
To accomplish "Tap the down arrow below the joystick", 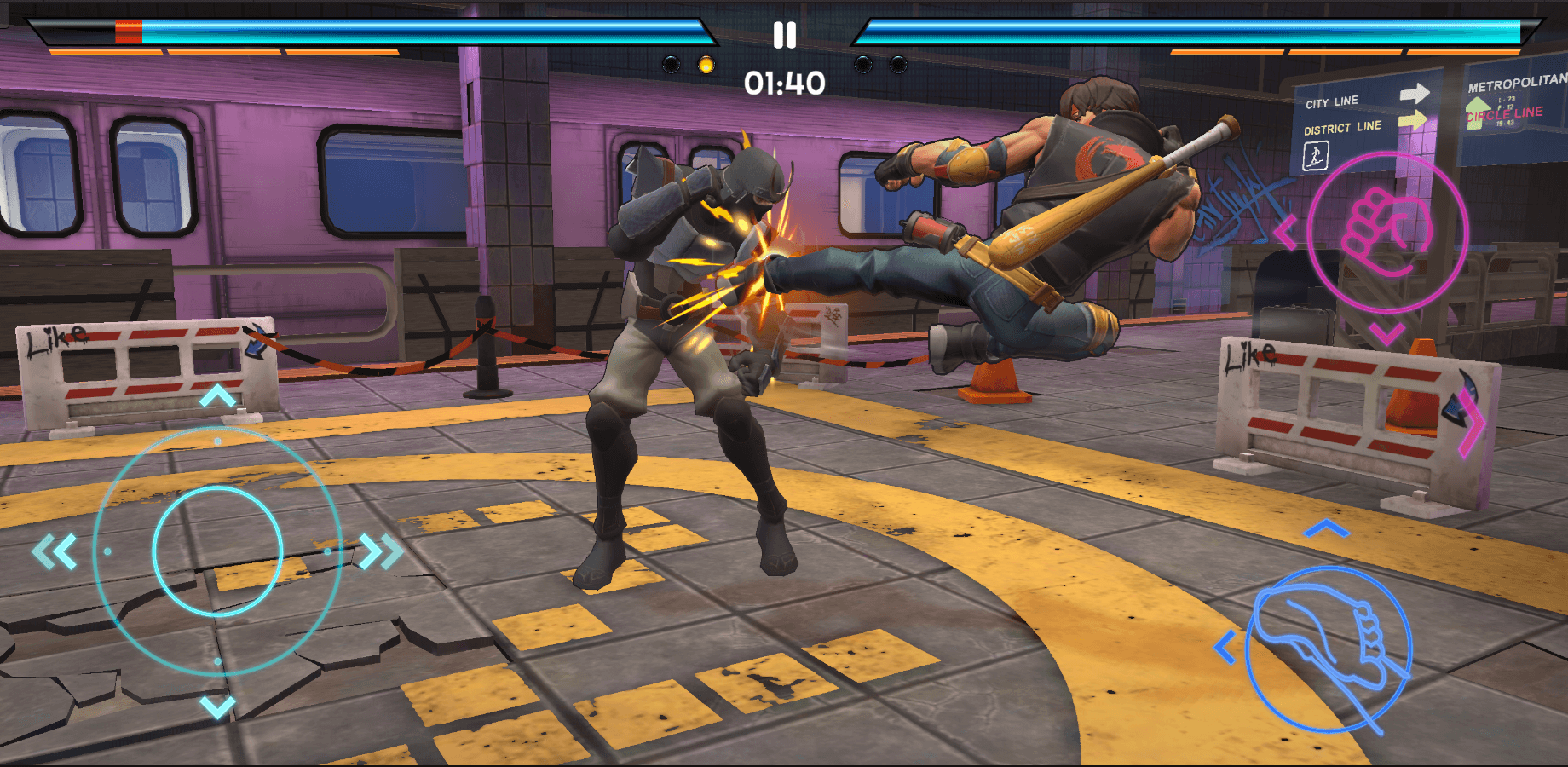I will [217, 706].
